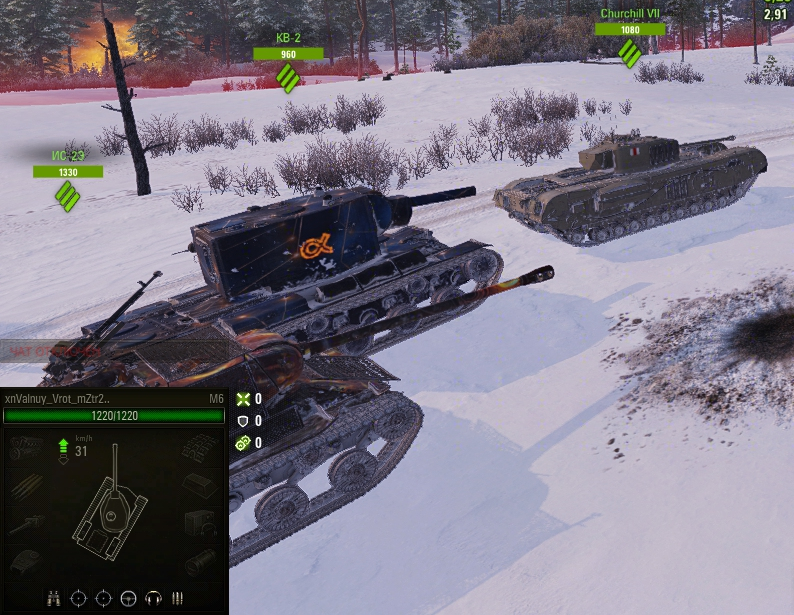The height and width of the screenshot is (615, 794).
Task: Select the tracks module icon
Action: coord(201,446)
